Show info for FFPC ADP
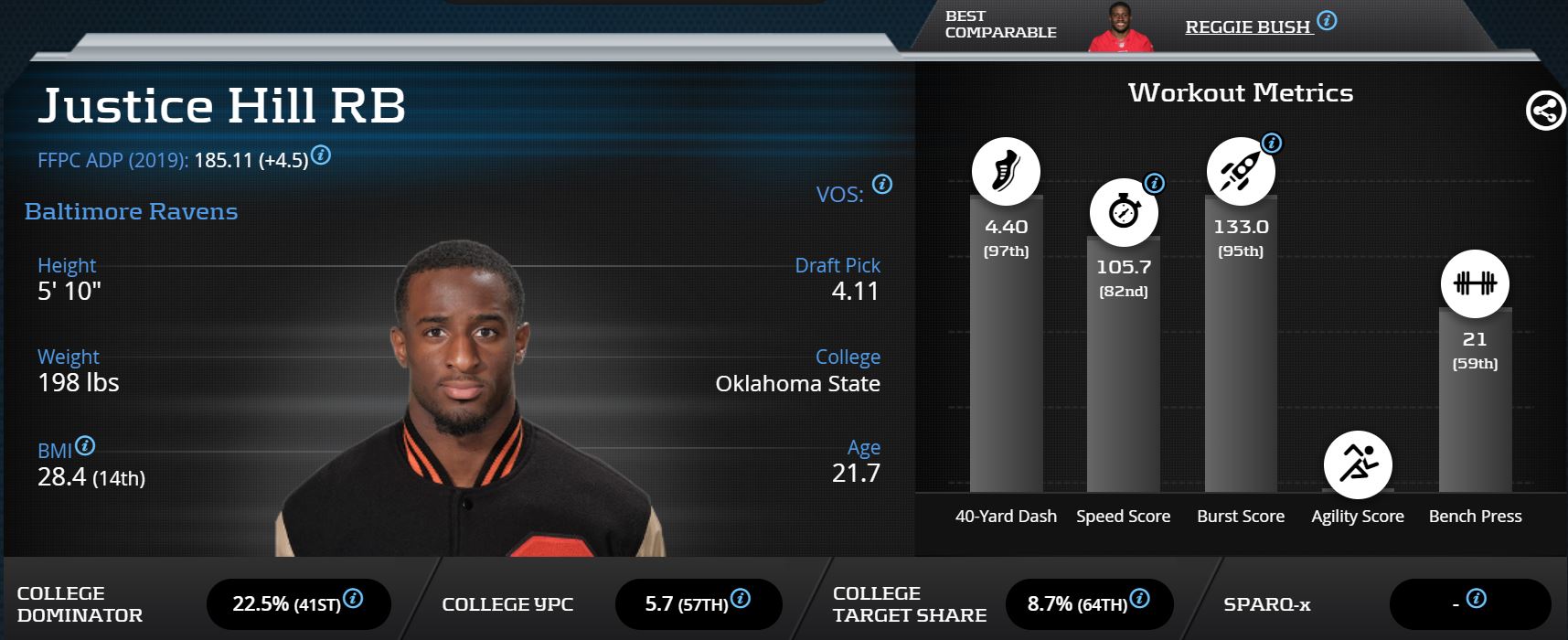 (321, 155)
